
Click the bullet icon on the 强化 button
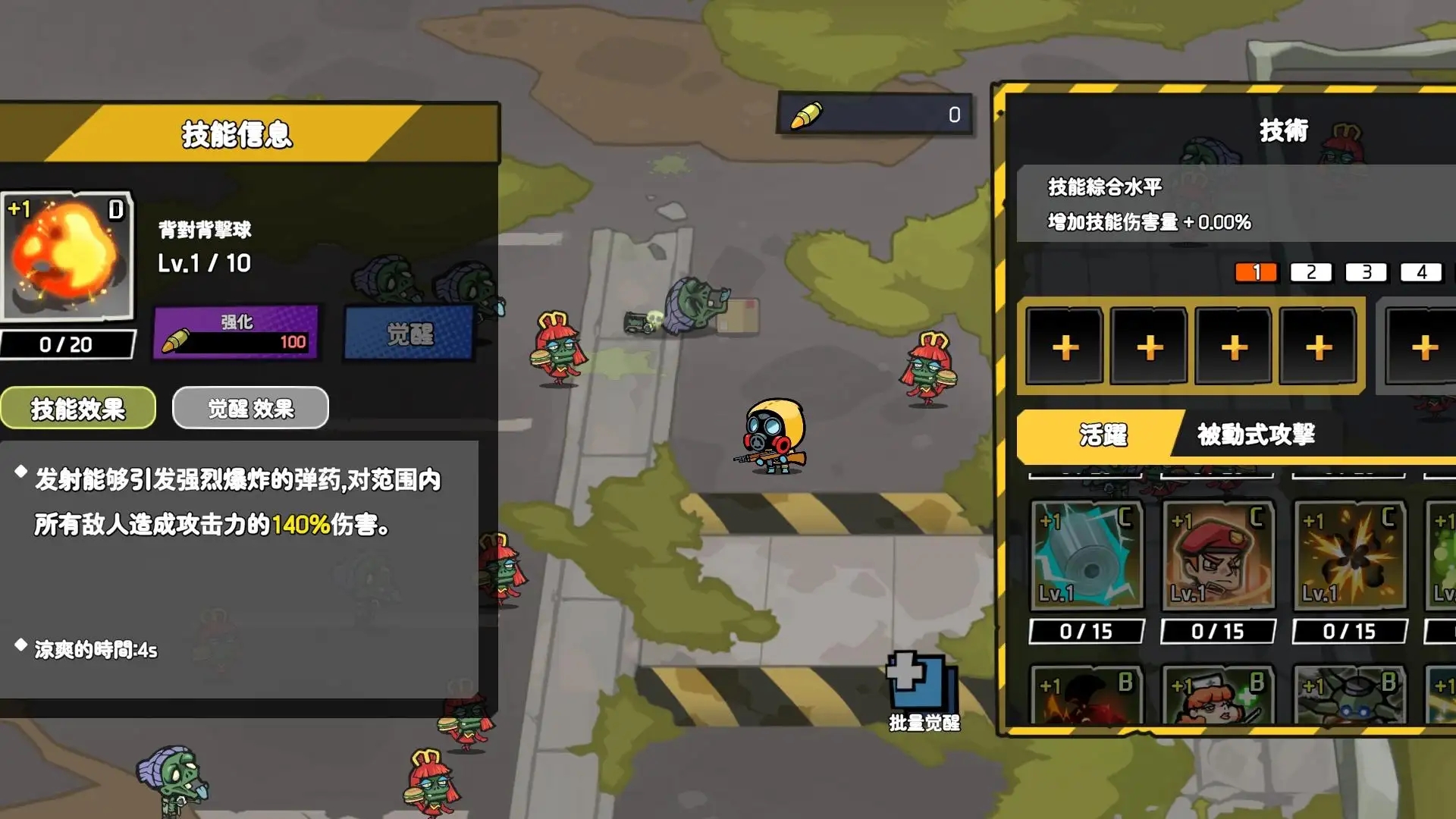pos(177,340)
